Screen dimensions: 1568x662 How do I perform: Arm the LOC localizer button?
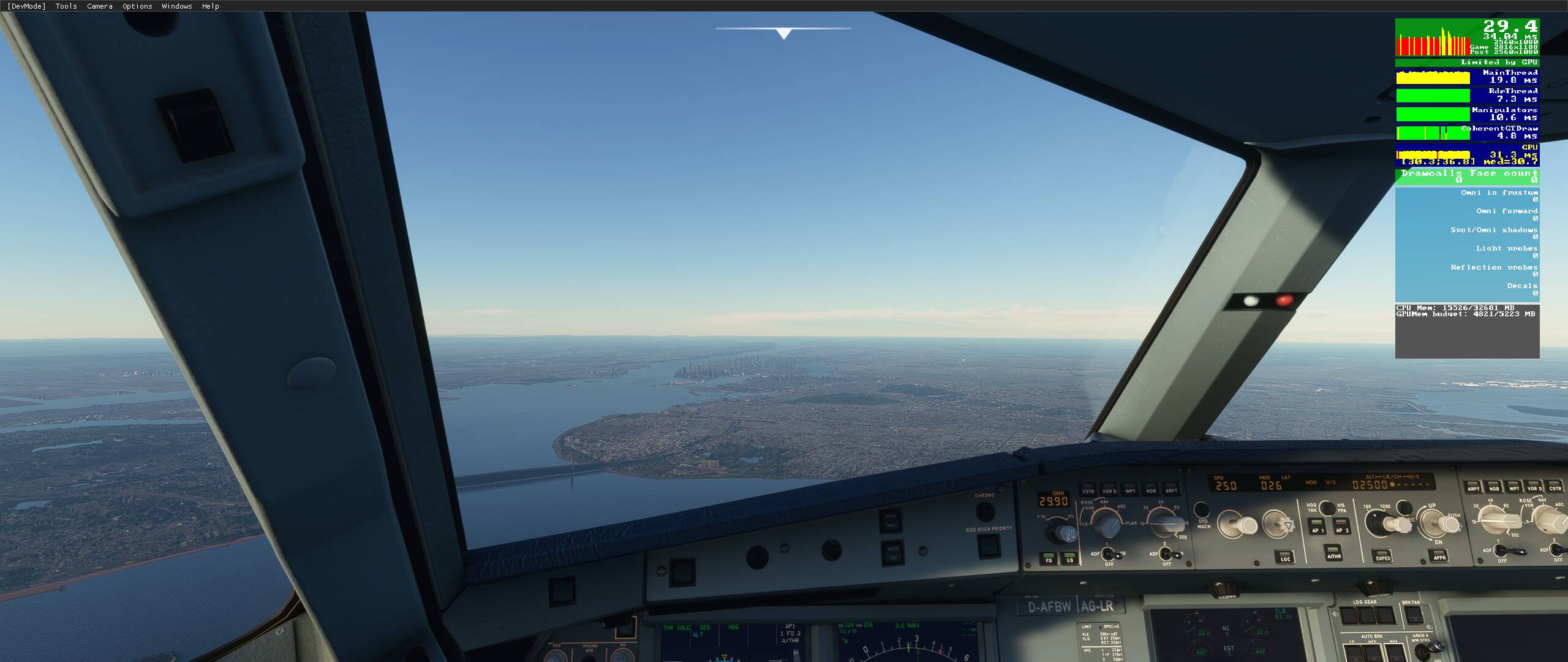1286,557
